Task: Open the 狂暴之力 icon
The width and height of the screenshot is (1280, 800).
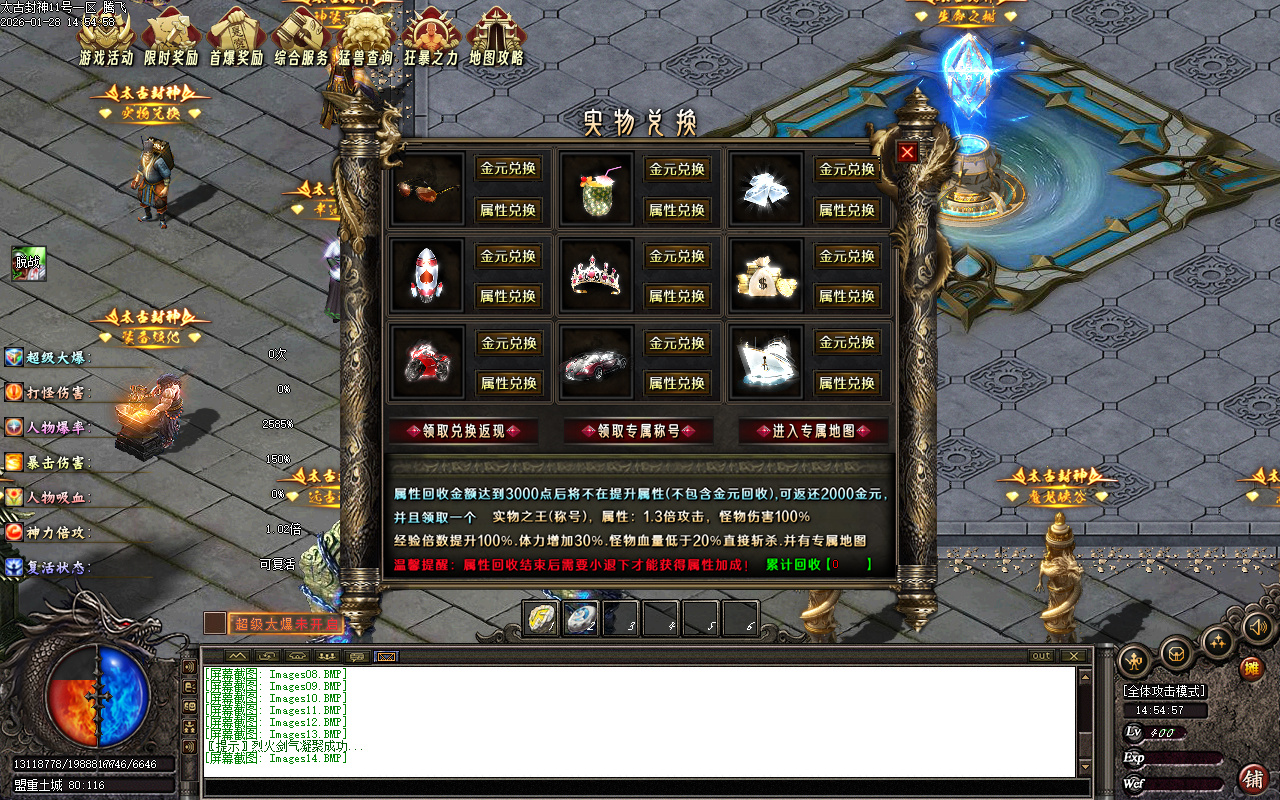Action: tap(432, 32)
